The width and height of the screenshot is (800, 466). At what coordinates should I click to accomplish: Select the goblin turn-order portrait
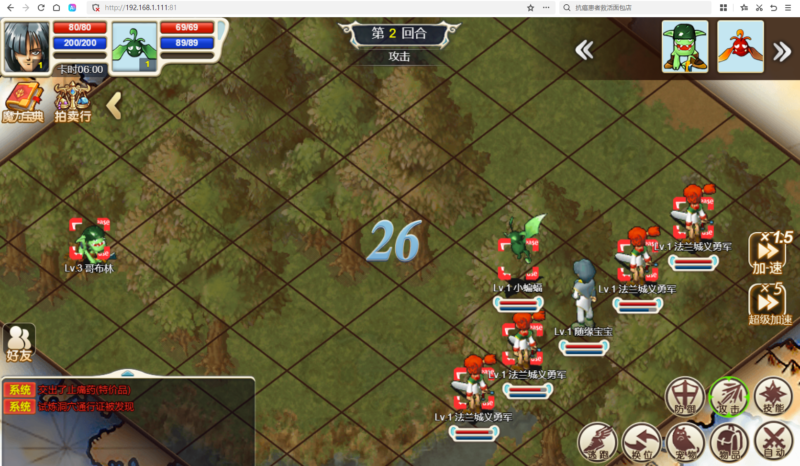point(684,46)
